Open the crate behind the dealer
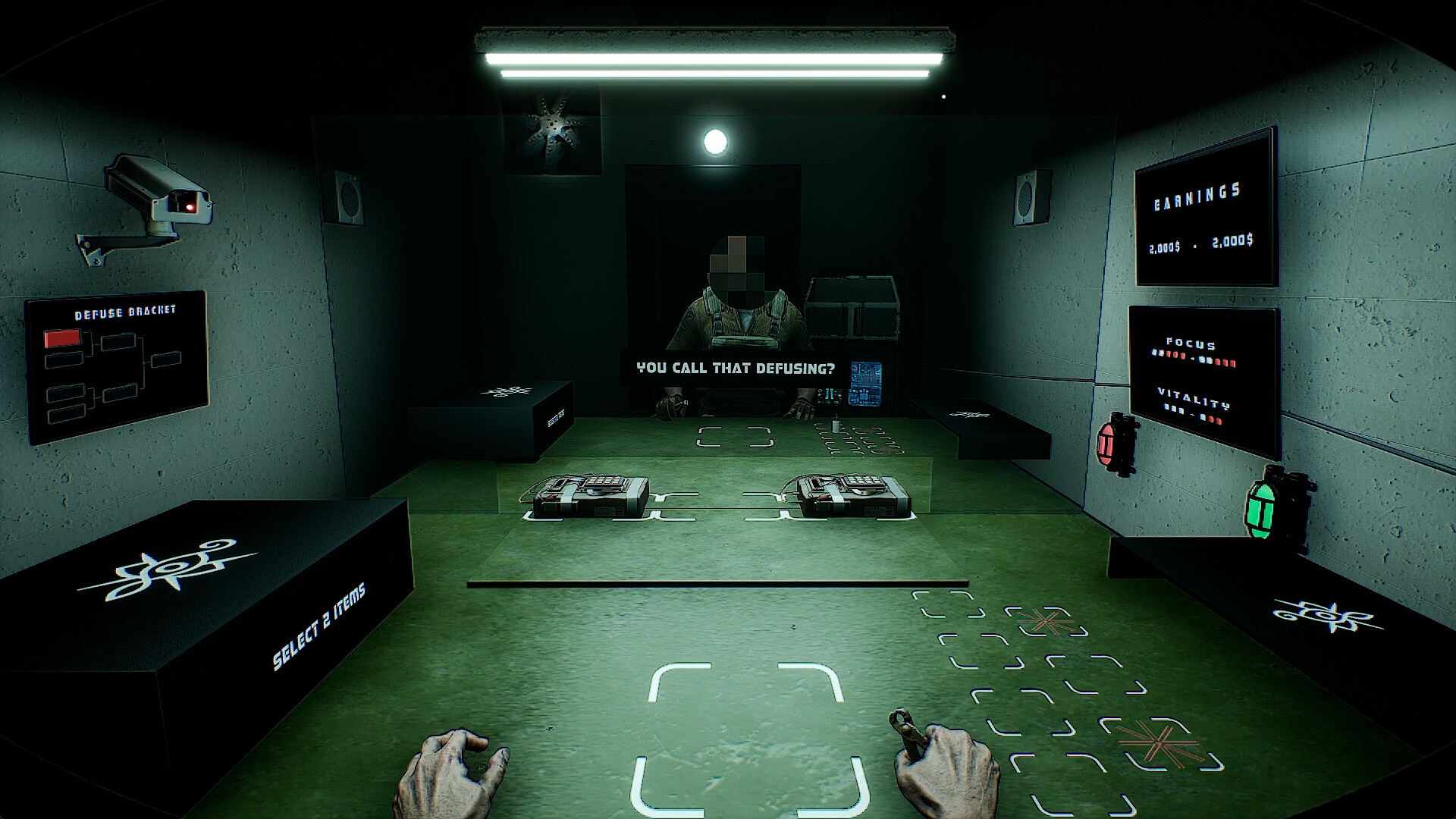The height and width of the screenshot is (819, 1456). coord(853,311)
